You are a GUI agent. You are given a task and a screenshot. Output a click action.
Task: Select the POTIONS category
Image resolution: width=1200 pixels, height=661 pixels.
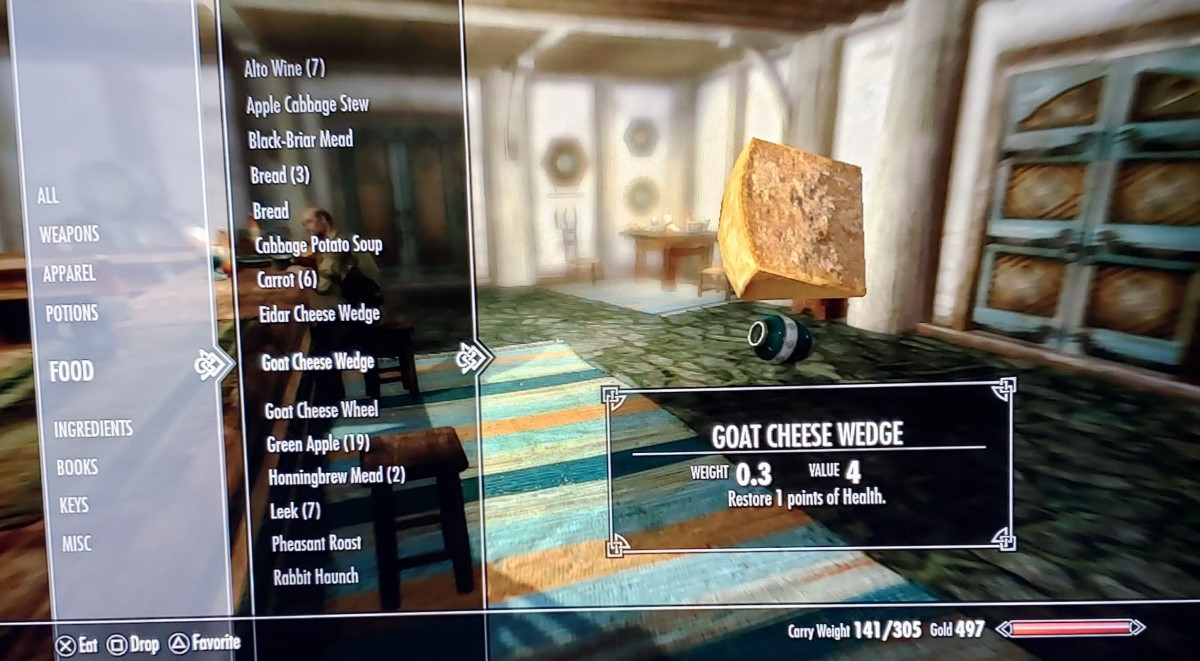coord(72,314)
